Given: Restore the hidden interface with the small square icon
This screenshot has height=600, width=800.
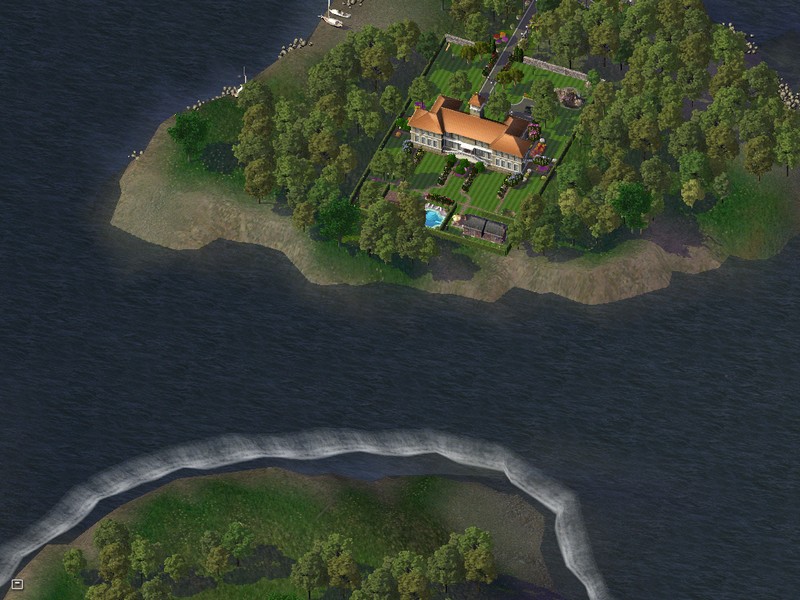Looking at the screenshot, I should [x=17, y=584].
